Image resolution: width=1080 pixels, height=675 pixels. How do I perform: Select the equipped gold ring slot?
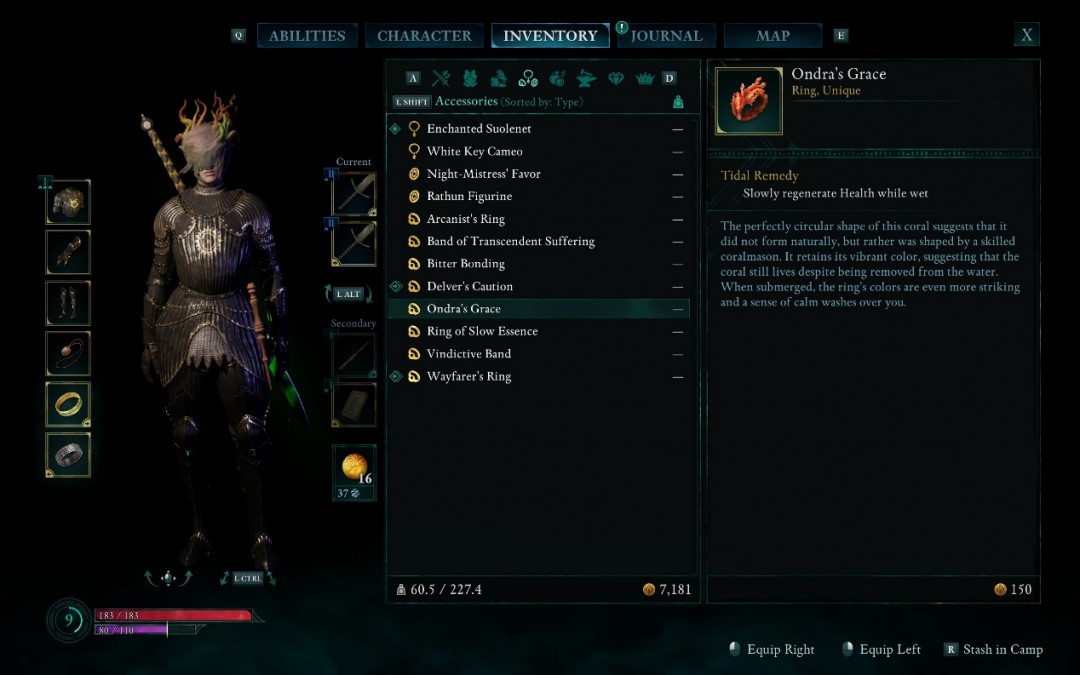68,404
